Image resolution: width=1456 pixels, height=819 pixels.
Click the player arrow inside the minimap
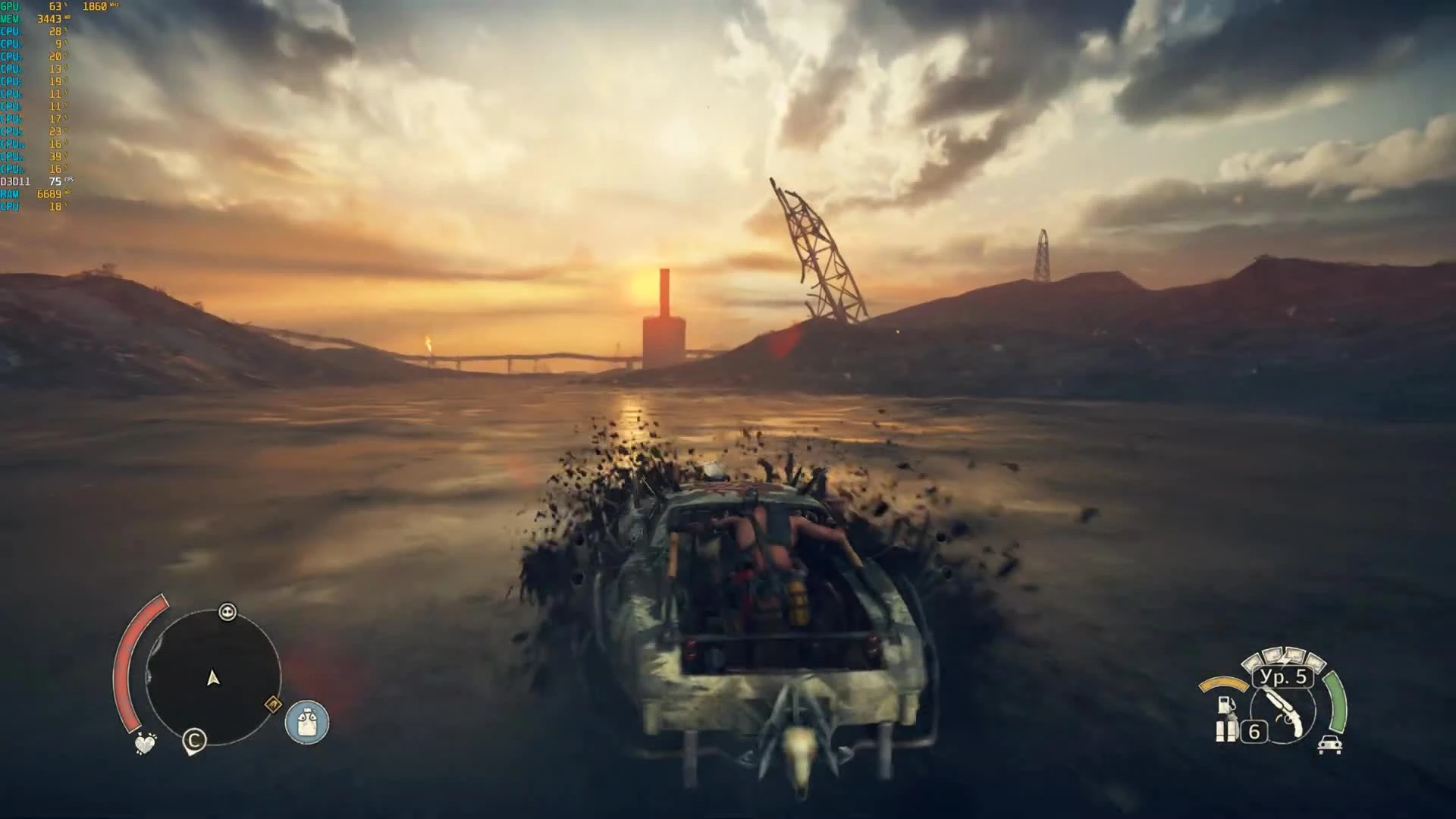click(x=212, y=678)
